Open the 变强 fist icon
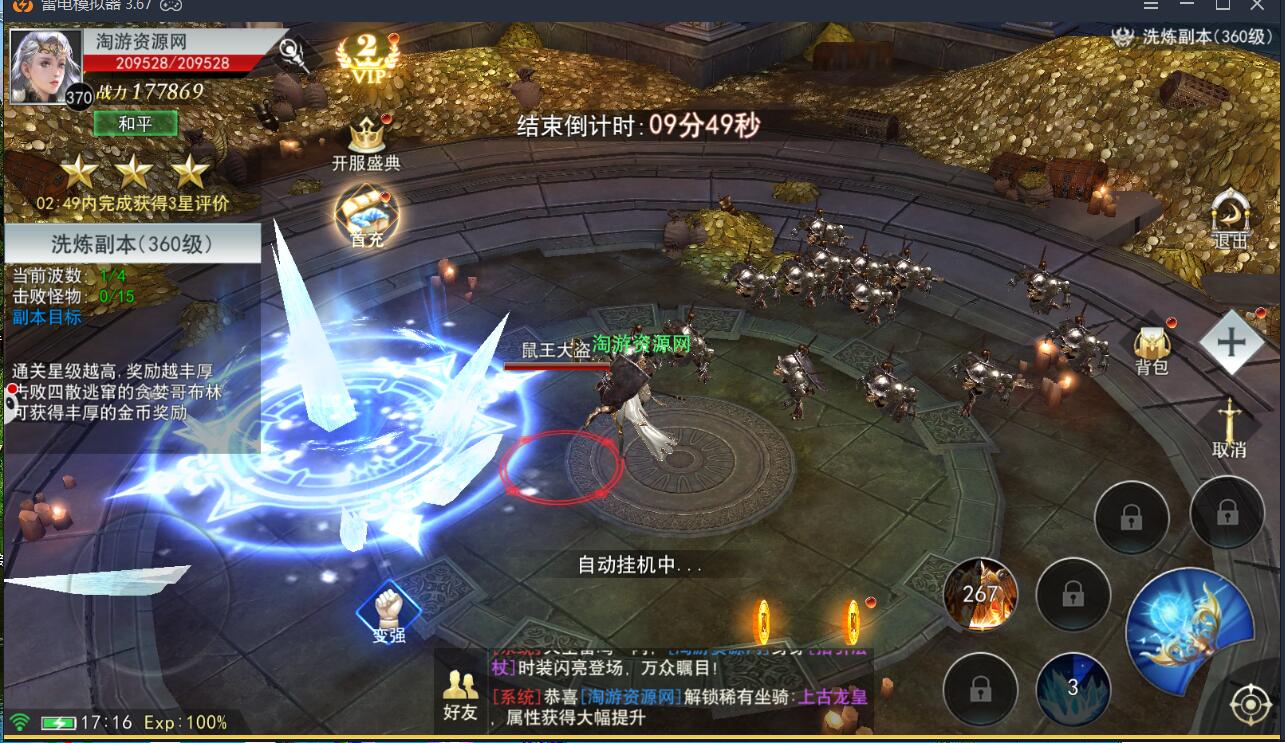Image resolution: width=1285 pixels, height=743 pixels. (389, 610)
